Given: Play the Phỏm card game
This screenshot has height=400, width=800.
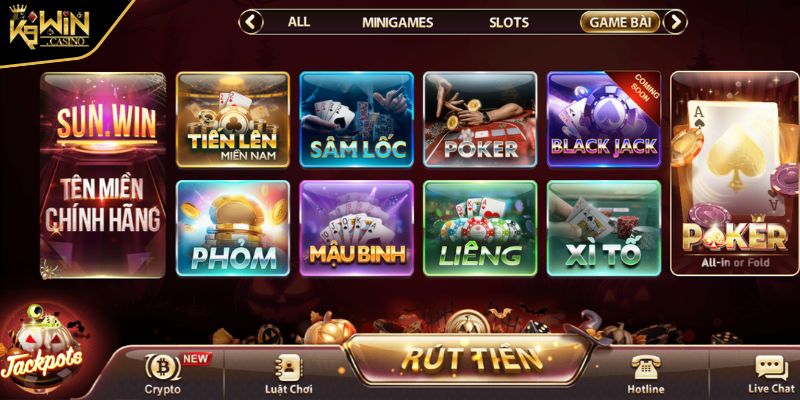Looking at the screenshot, I should pyautogui.click(x=233, y=228).
